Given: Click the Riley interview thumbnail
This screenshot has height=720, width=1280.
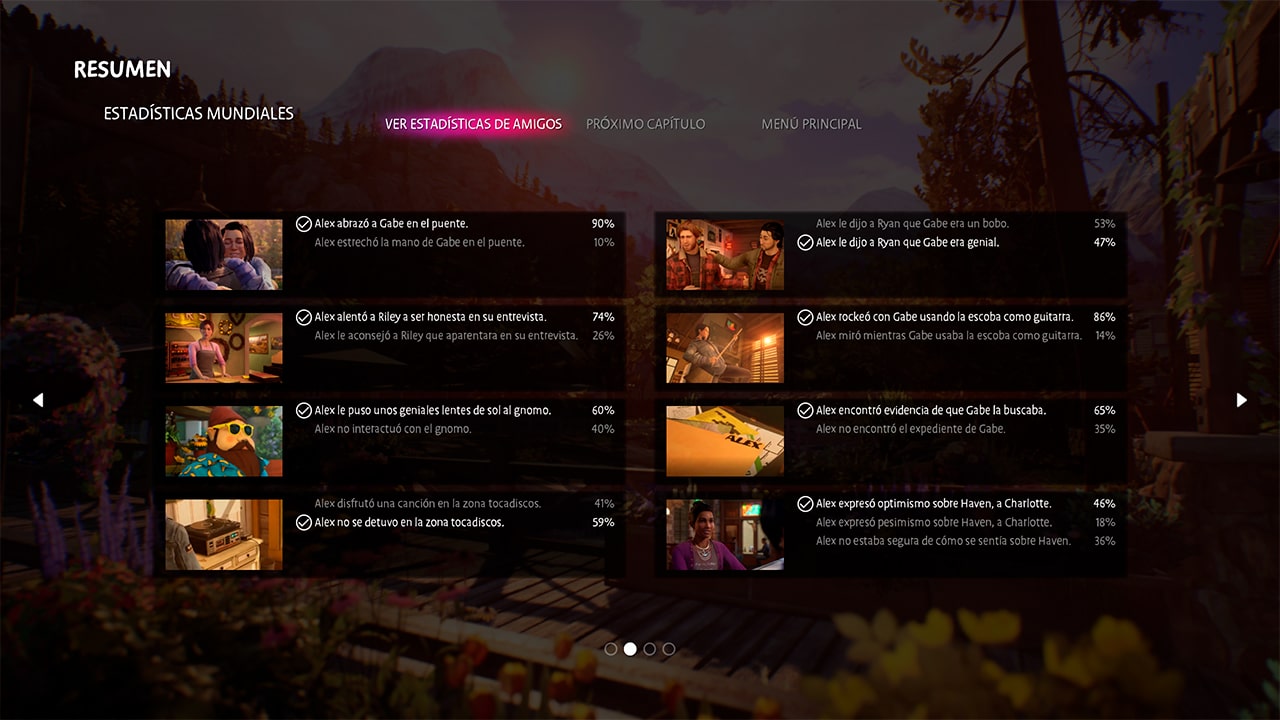Looking at the screenshot, I should tap(224, 348).
